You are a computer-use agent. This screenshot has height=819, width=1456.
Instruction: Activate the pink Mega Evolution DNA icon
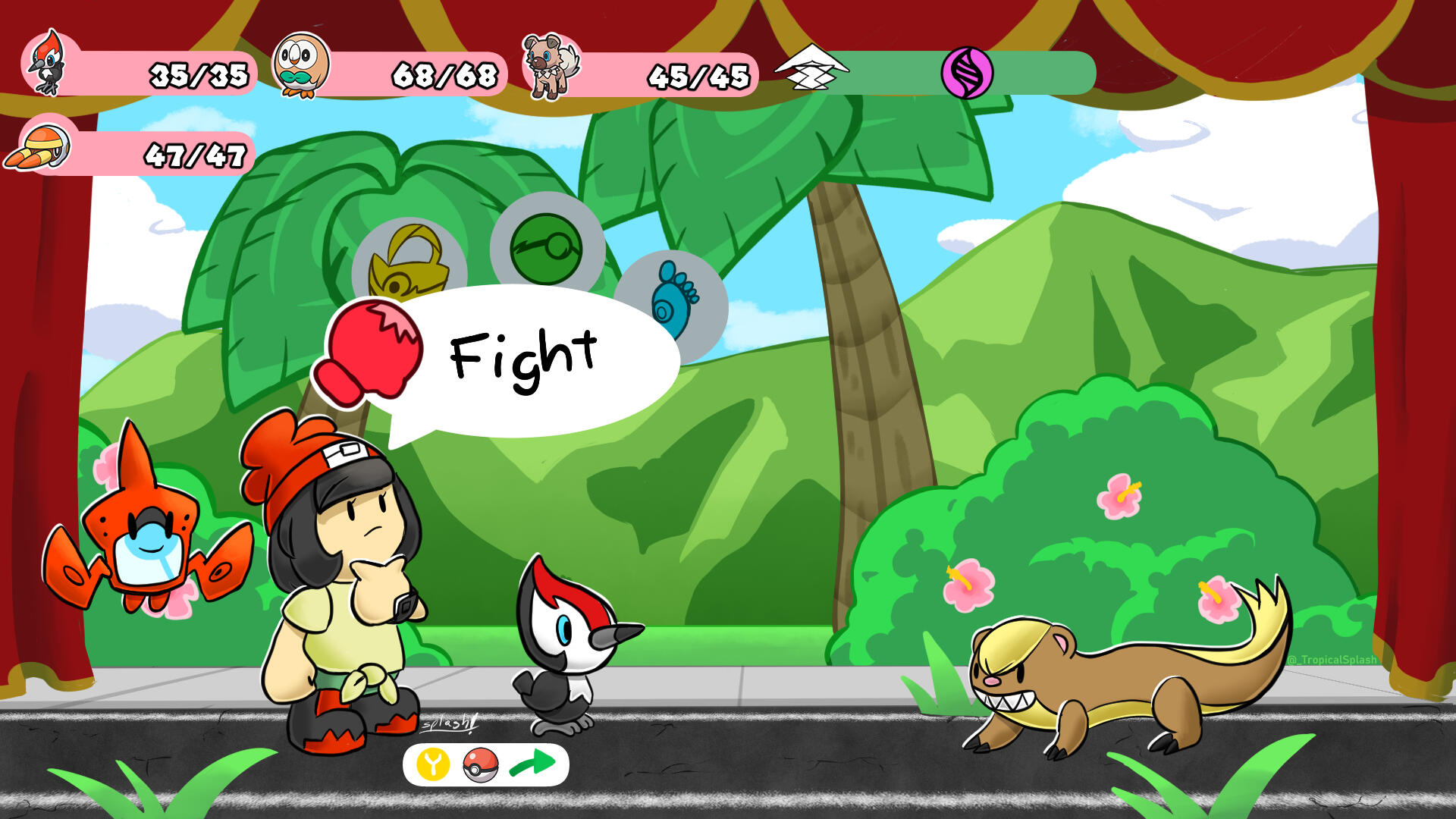coord(967,73)
